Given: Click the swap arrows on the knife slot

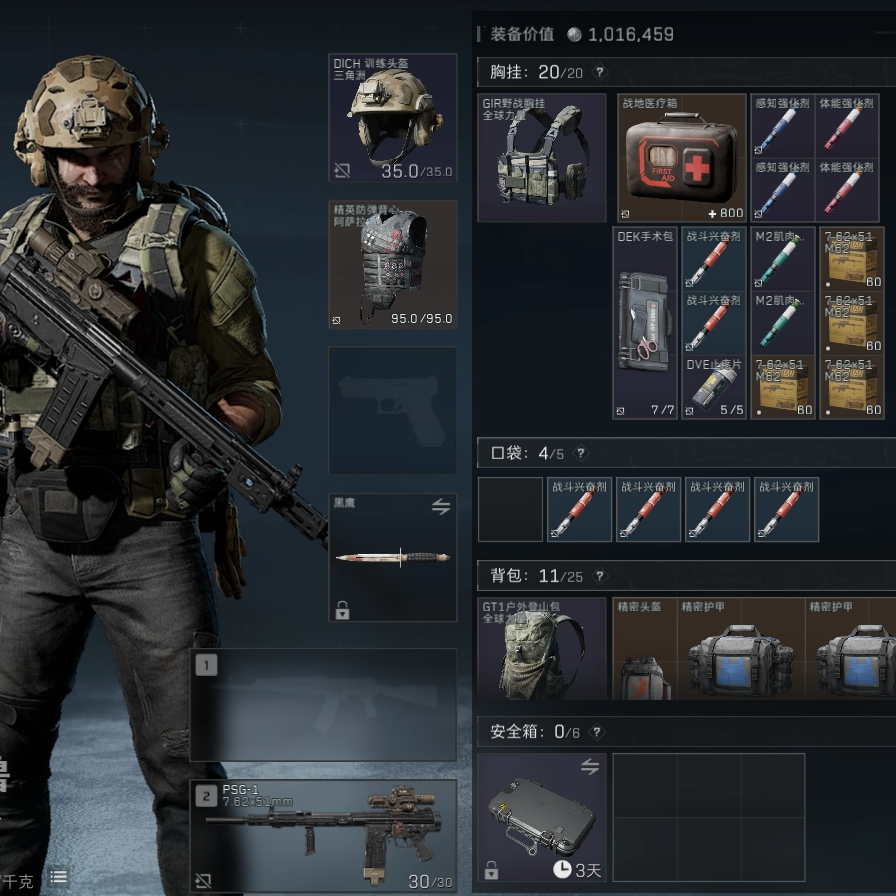Looking at the screenshot, I should (x=441, y=507).
